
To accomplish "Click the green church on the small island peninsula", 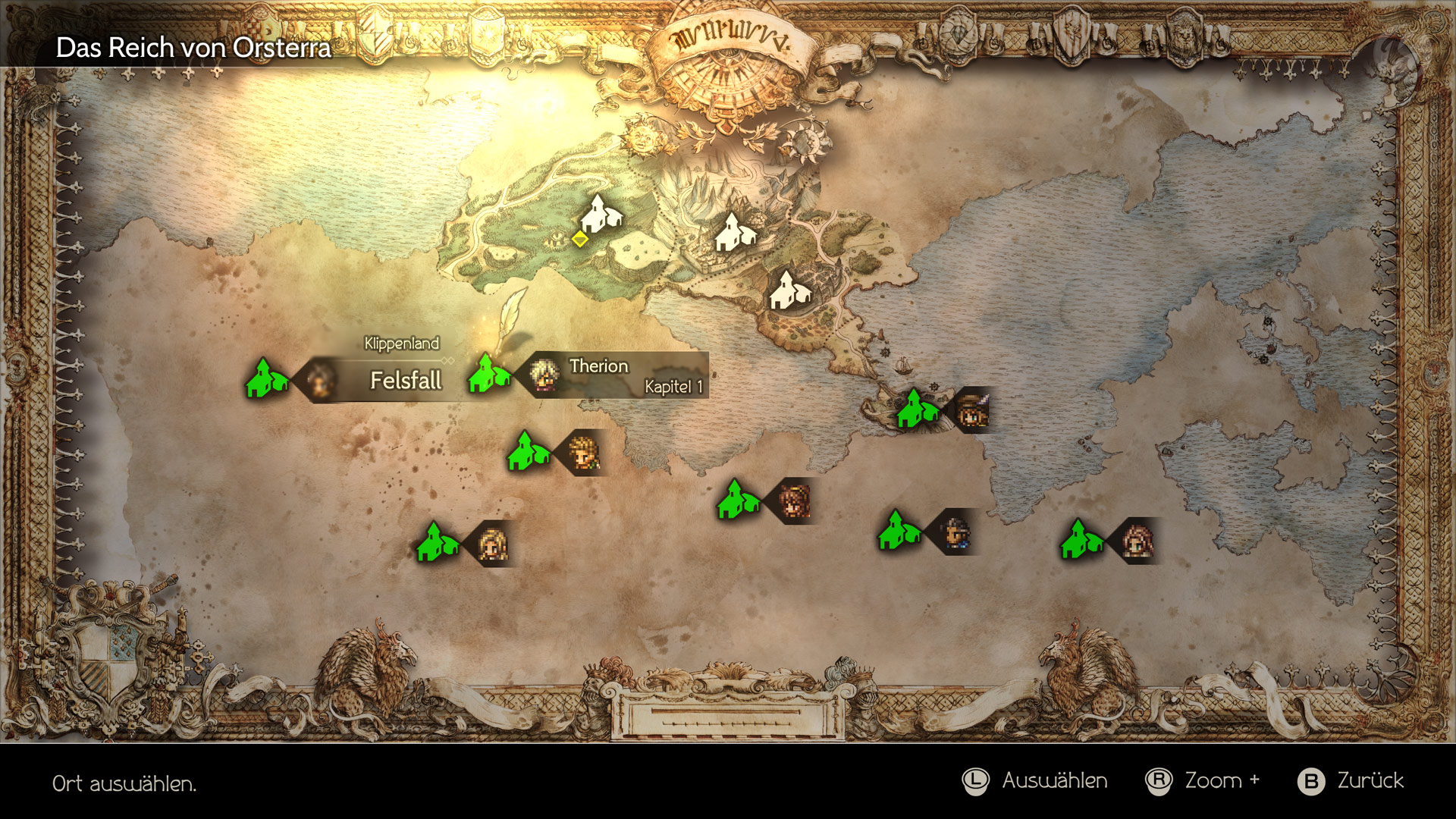I will (x=918, y=409).
